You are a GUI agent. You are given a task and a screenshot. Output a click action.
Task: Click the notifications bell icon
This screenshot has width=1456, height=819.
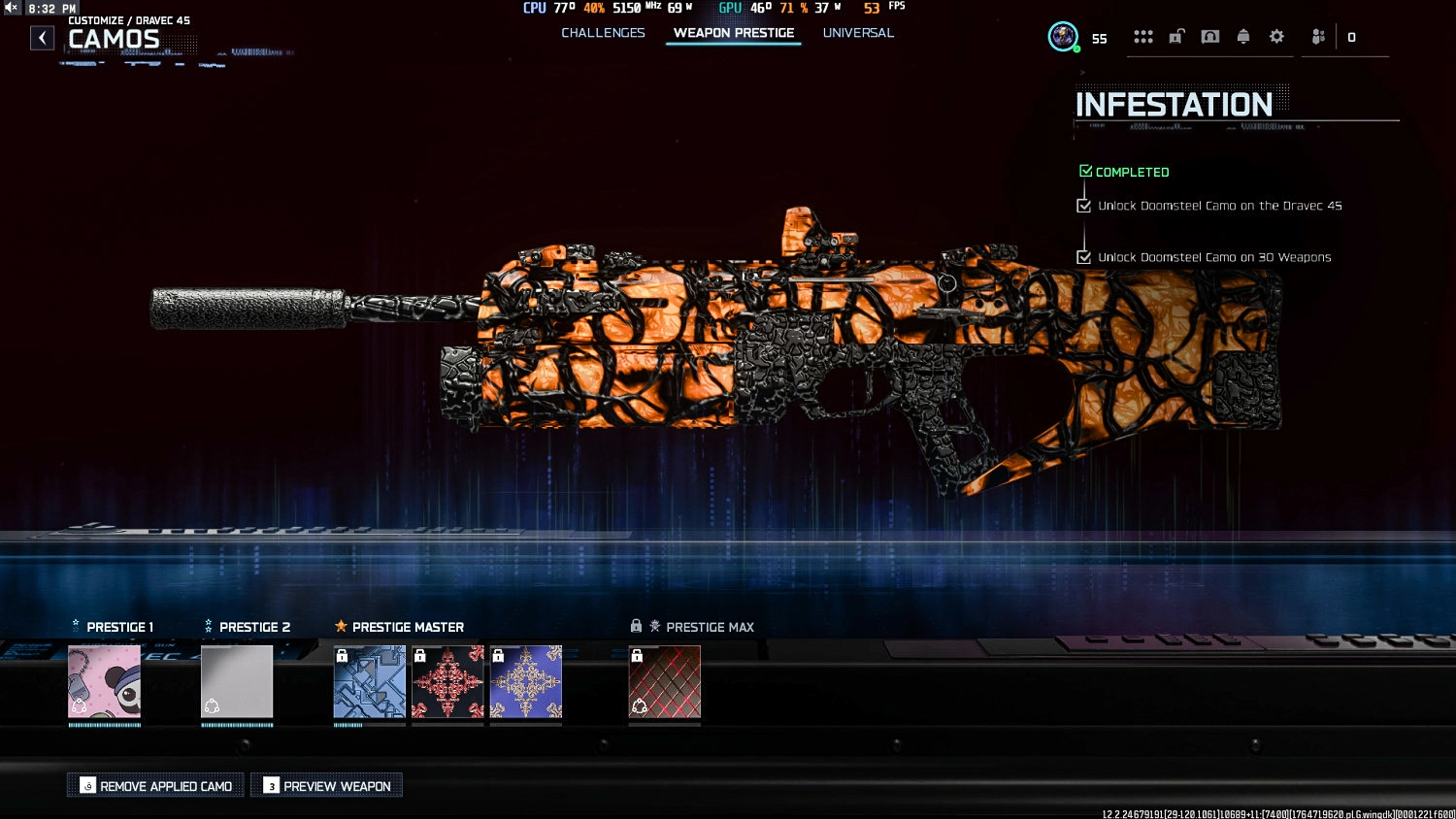click(1245, 36)
